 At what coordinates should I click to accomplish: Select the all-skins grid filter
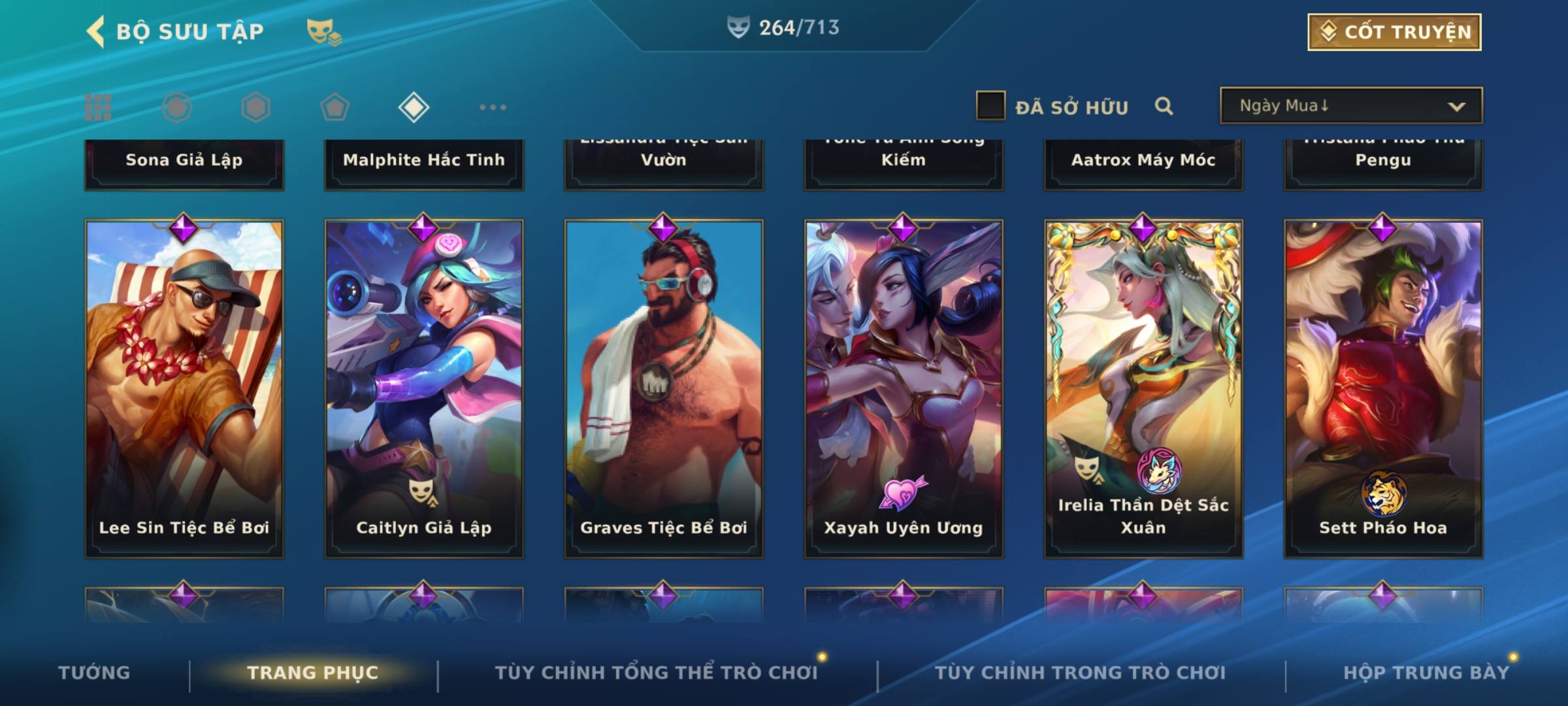coord(98,107)
